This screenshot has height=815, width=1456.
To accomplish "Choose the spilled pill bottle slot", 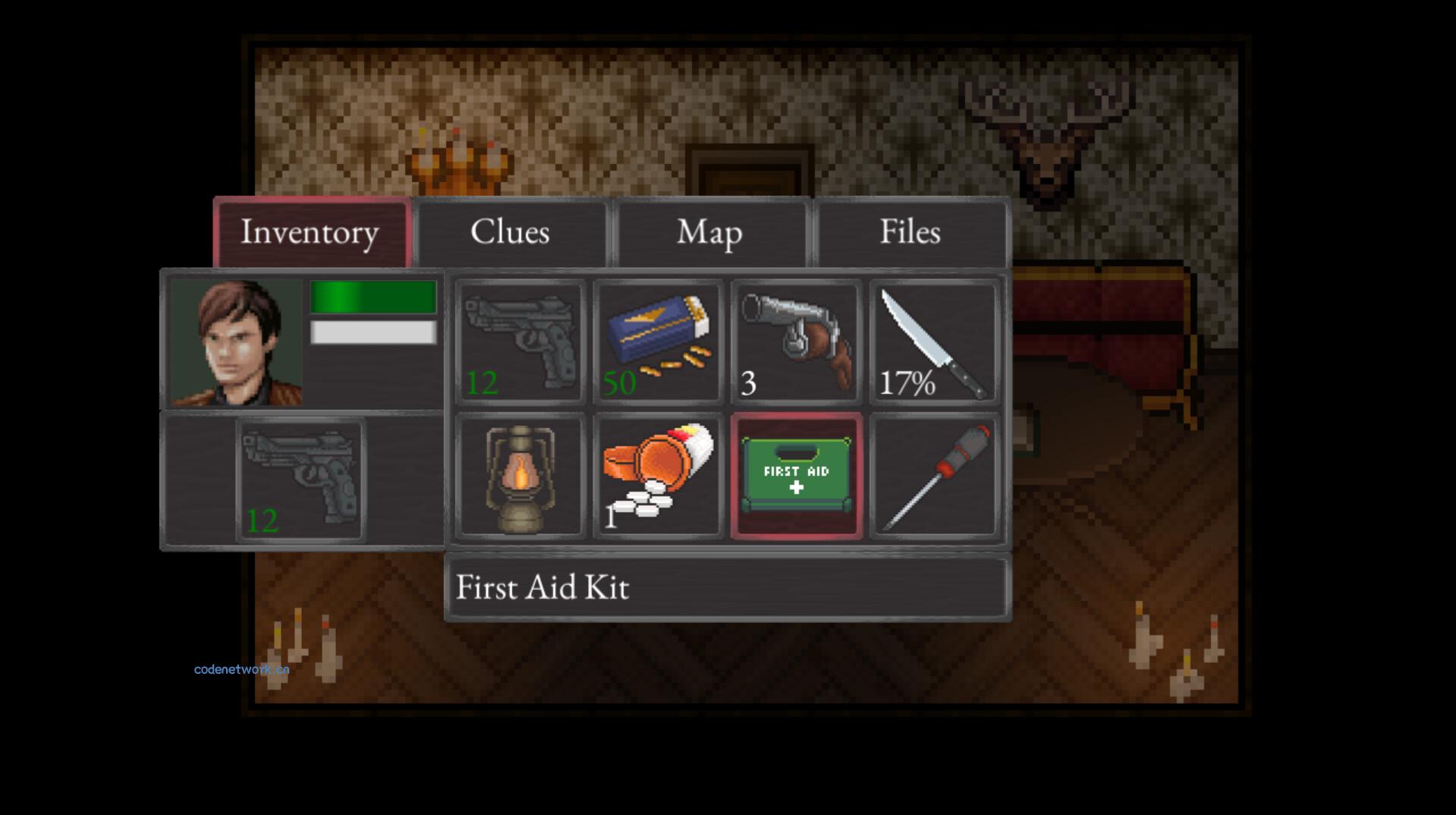I will coord(659,477).
